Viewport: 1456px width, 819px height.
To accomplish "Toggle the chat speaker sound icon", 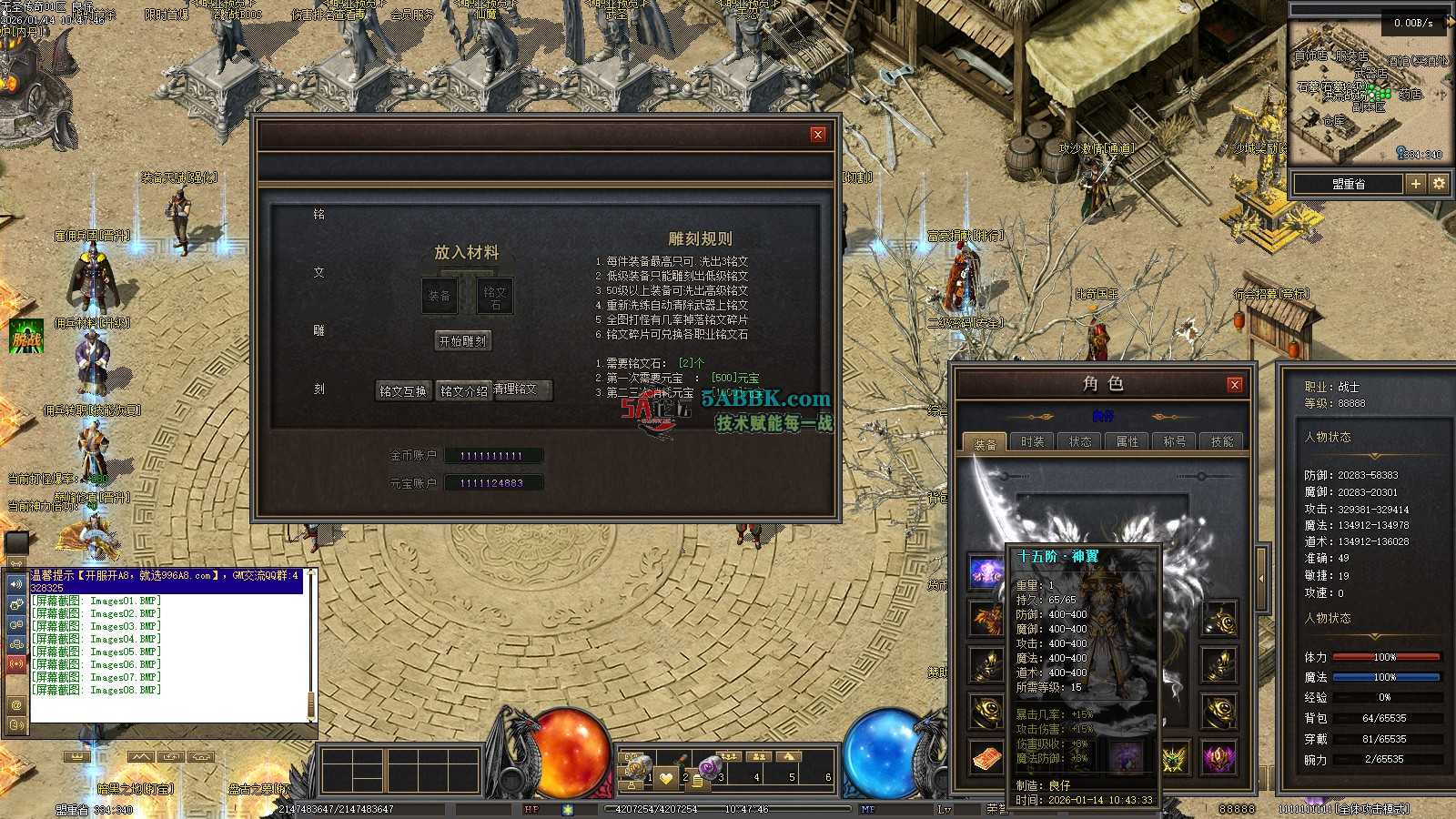I will 15,584.
